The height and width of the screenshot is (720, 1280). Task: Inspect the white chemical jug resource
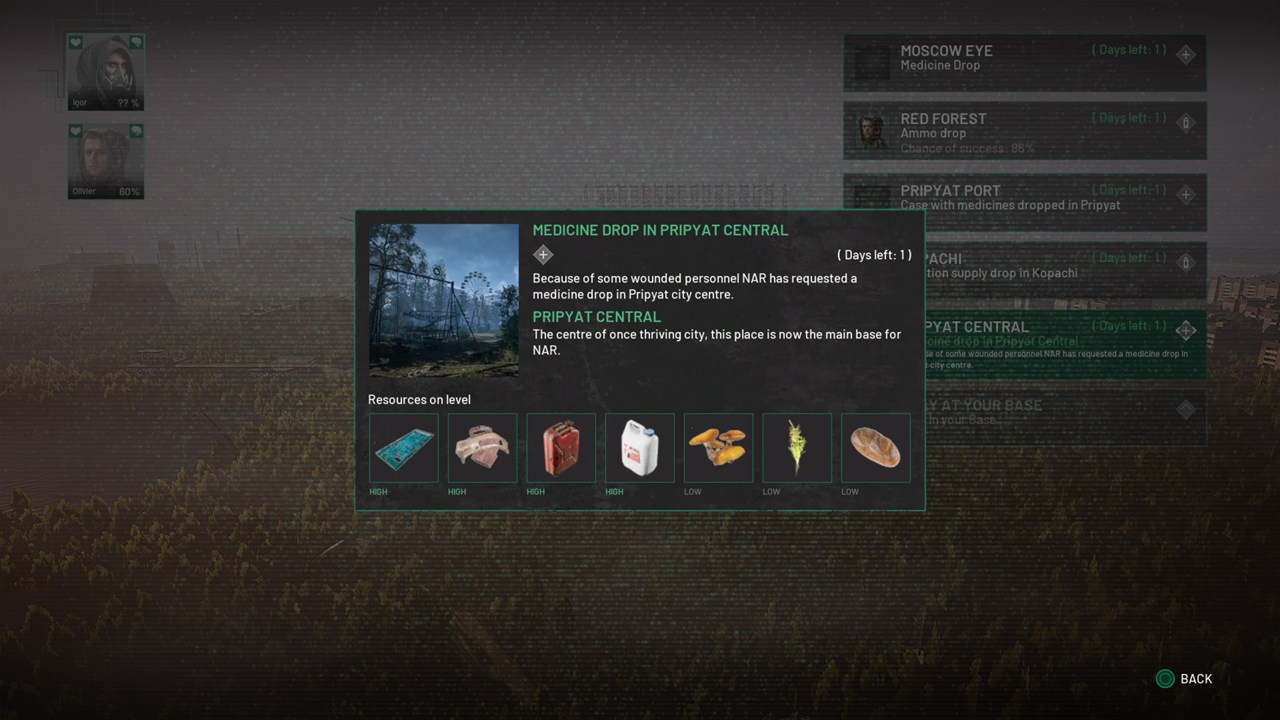coord(640,448)
